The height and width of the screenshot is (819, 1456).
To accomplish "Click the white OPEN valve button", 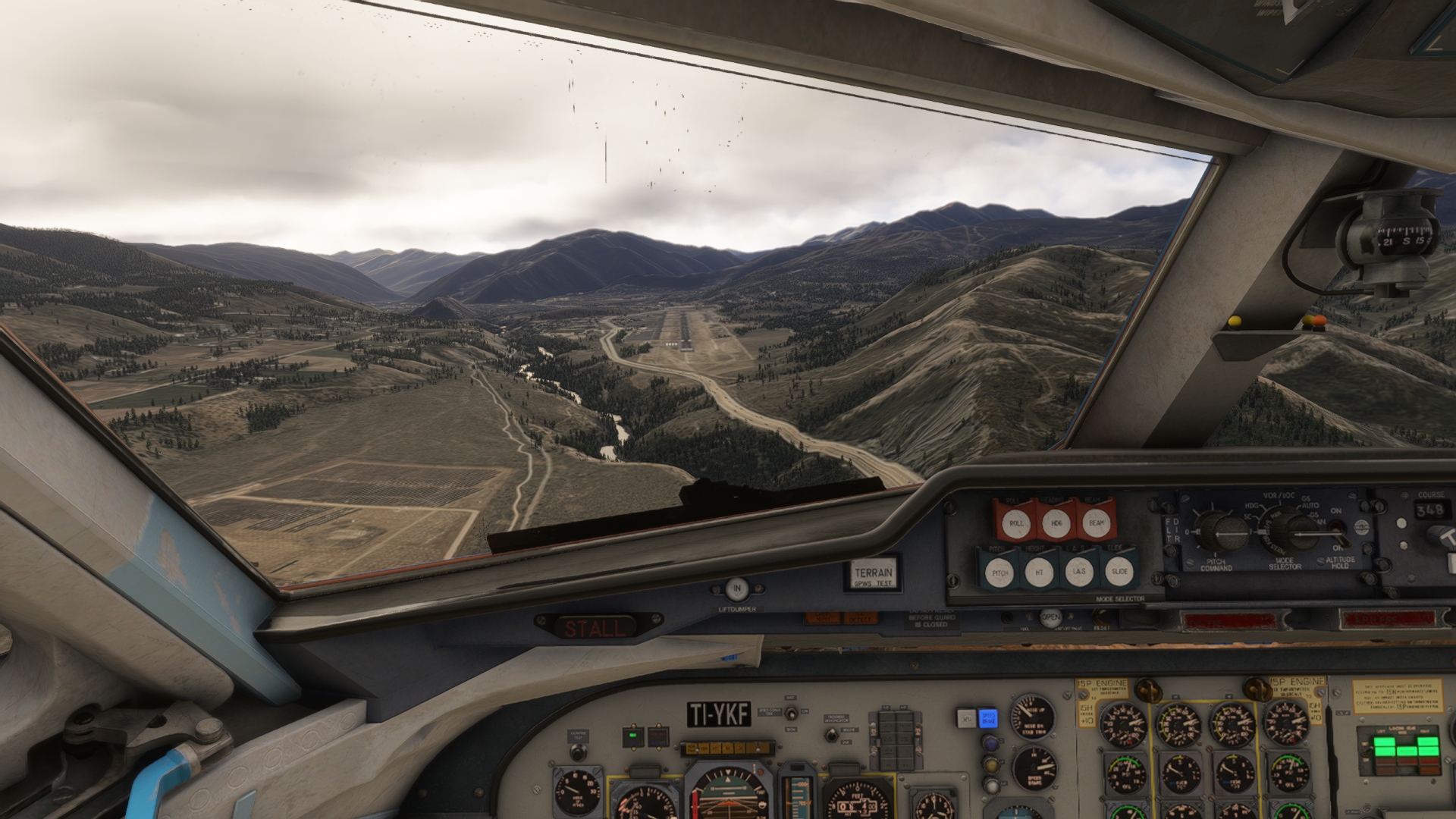I will click(x=1050, y=617).
